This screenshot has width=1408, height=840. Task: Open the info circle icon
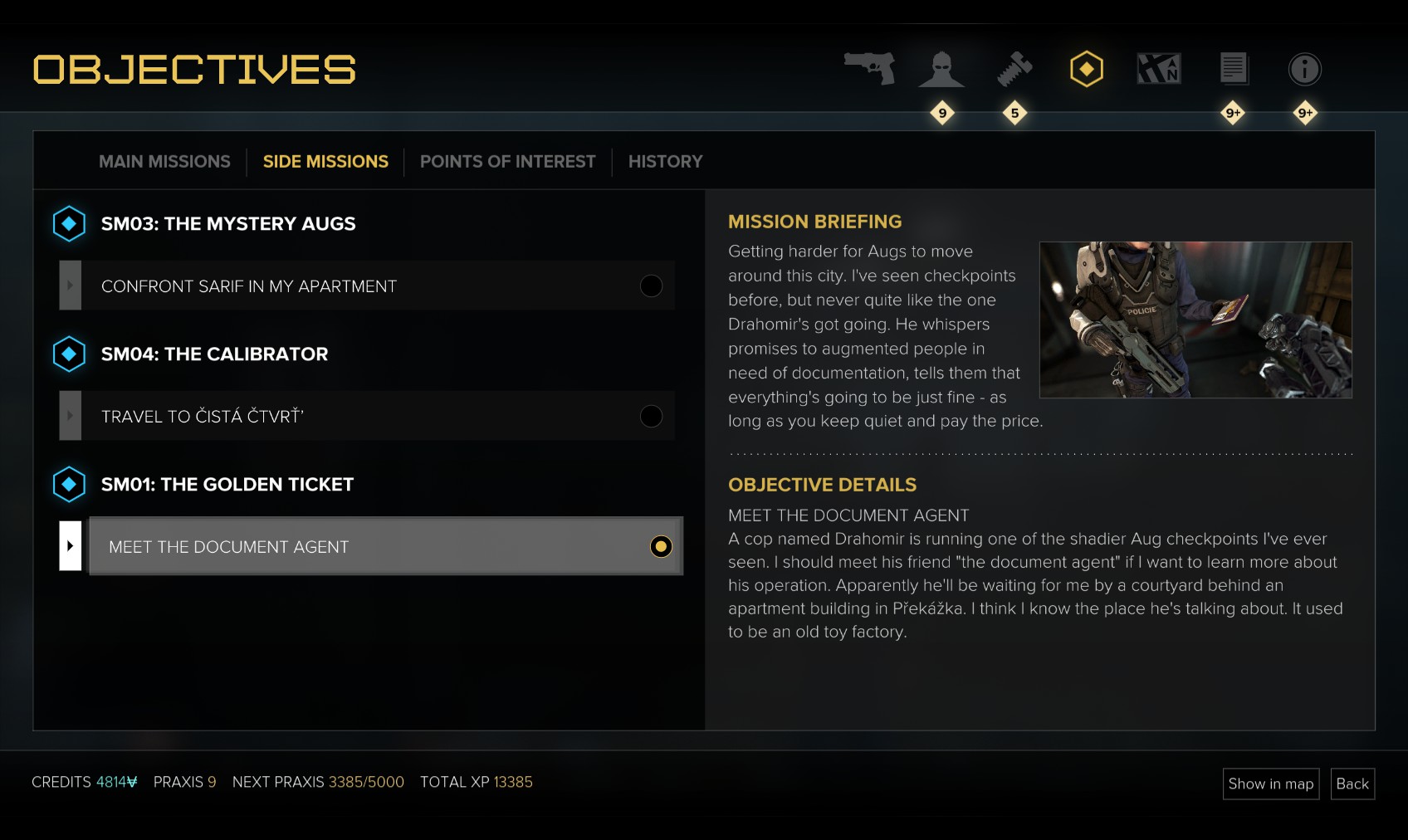coord(1305,70)
